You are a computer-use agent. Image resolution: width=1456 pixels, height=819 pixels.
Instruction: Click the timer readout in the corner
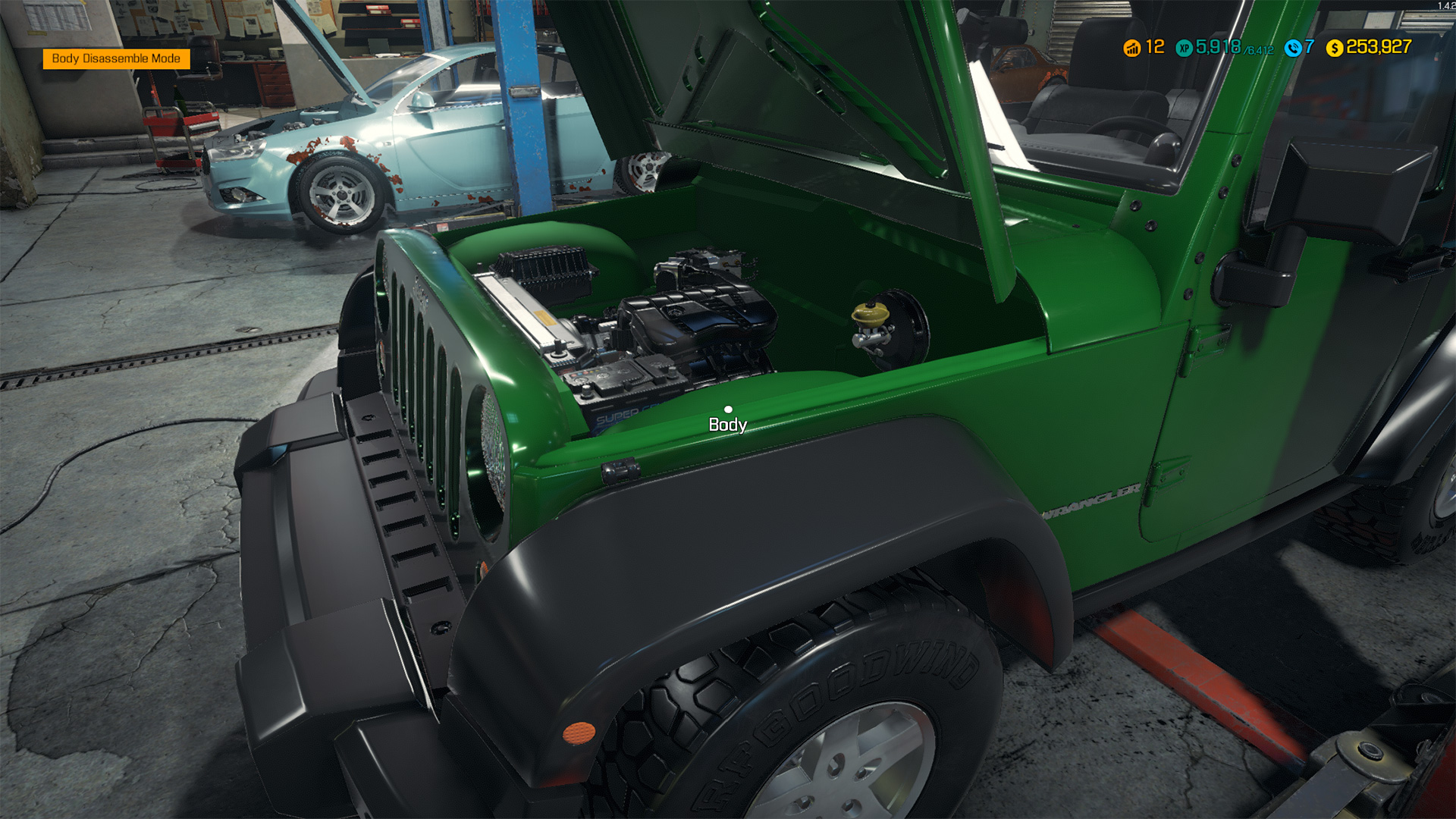(x=1444, y=6)
